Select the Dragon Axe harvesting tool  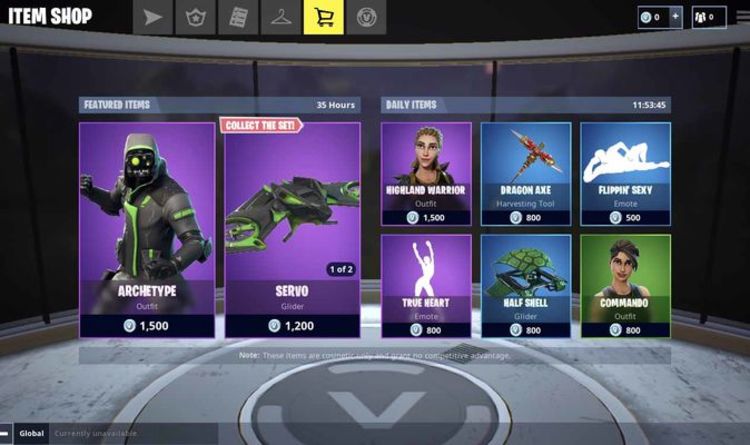pos(526,174)
